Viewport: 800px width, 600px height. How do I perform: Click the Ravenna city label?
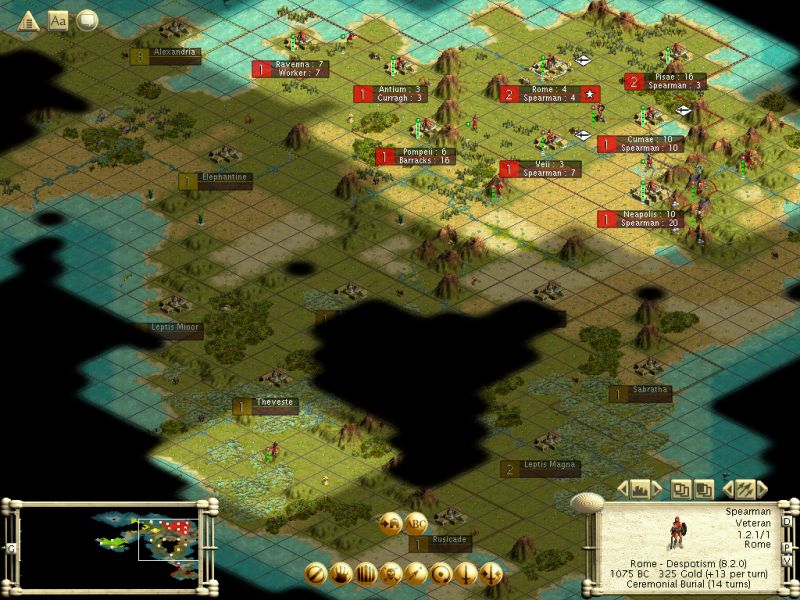(x=294, y=69)
